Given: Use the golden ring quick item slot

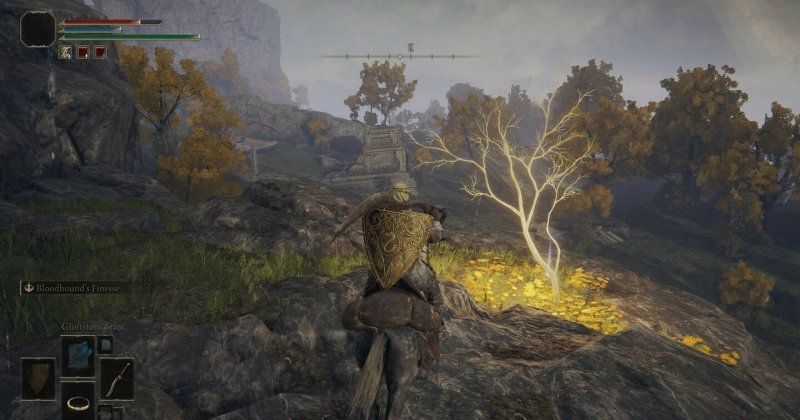Looking at the screenshot, I should point(77,401).
